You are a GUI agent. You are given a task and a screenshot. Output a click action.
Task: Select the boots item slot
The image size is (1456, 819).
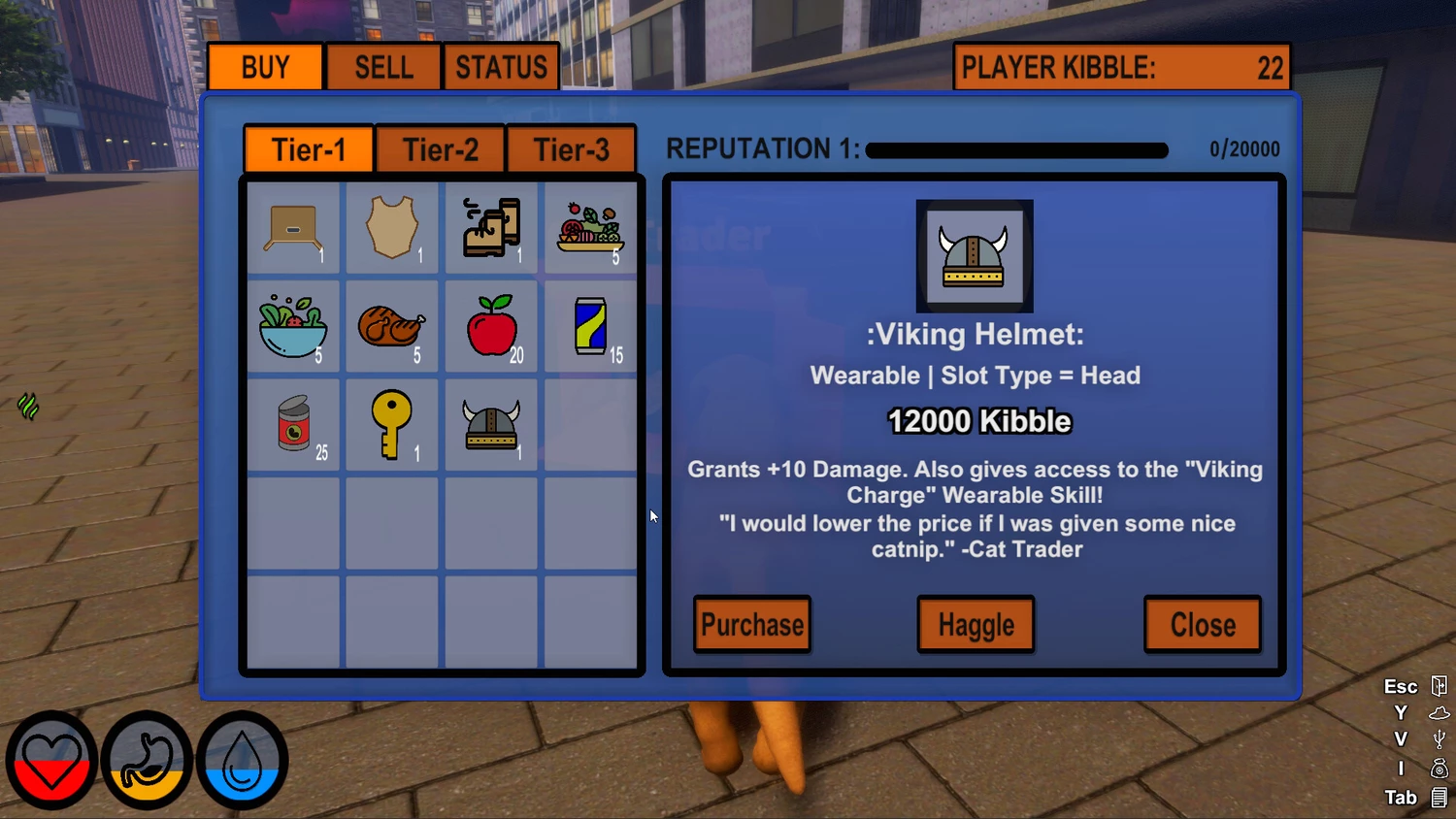coord(492,228)
